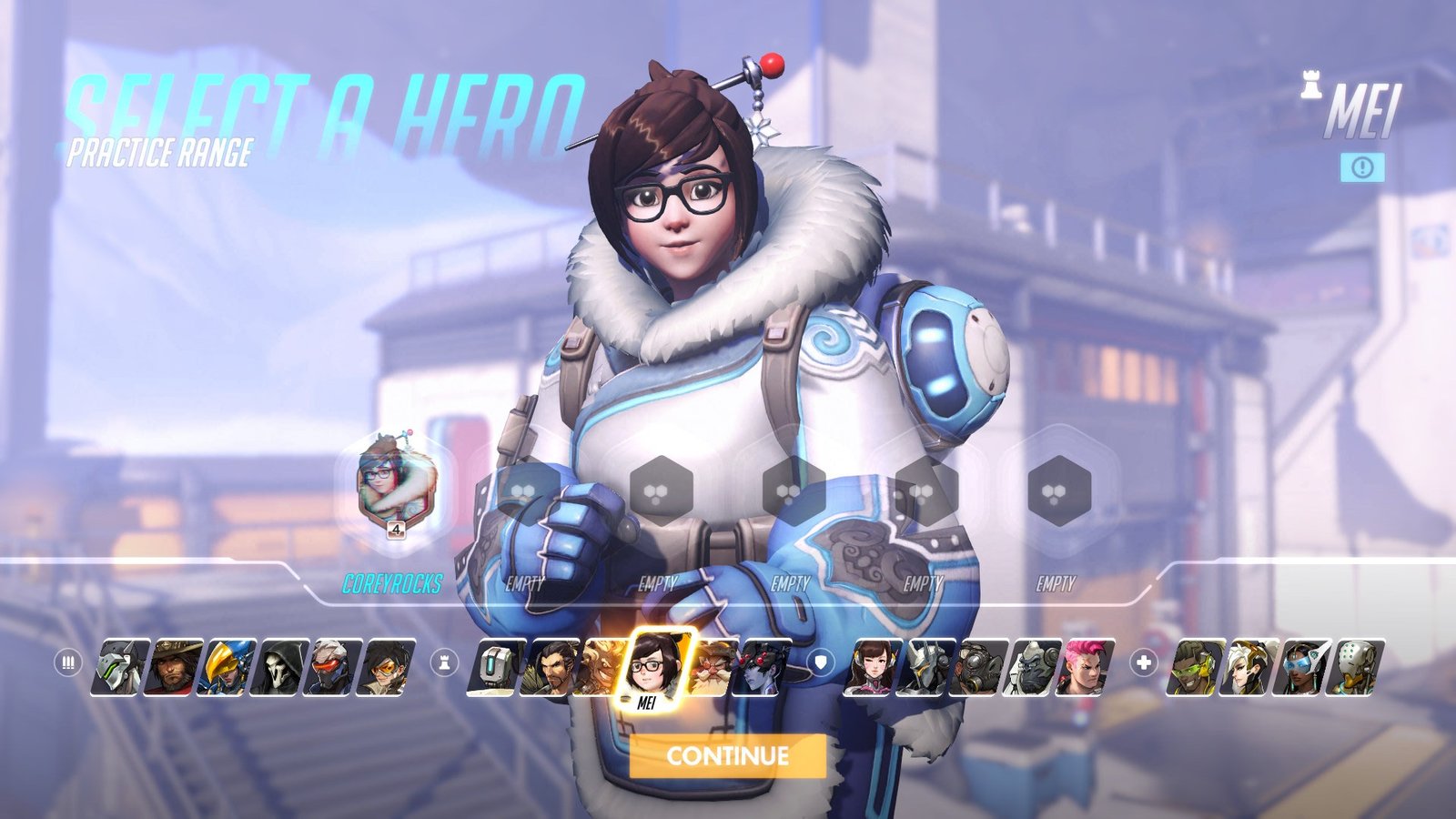Select Zarya from the roster
The width and height of the screenshot is (1456, 819).
1086,667
